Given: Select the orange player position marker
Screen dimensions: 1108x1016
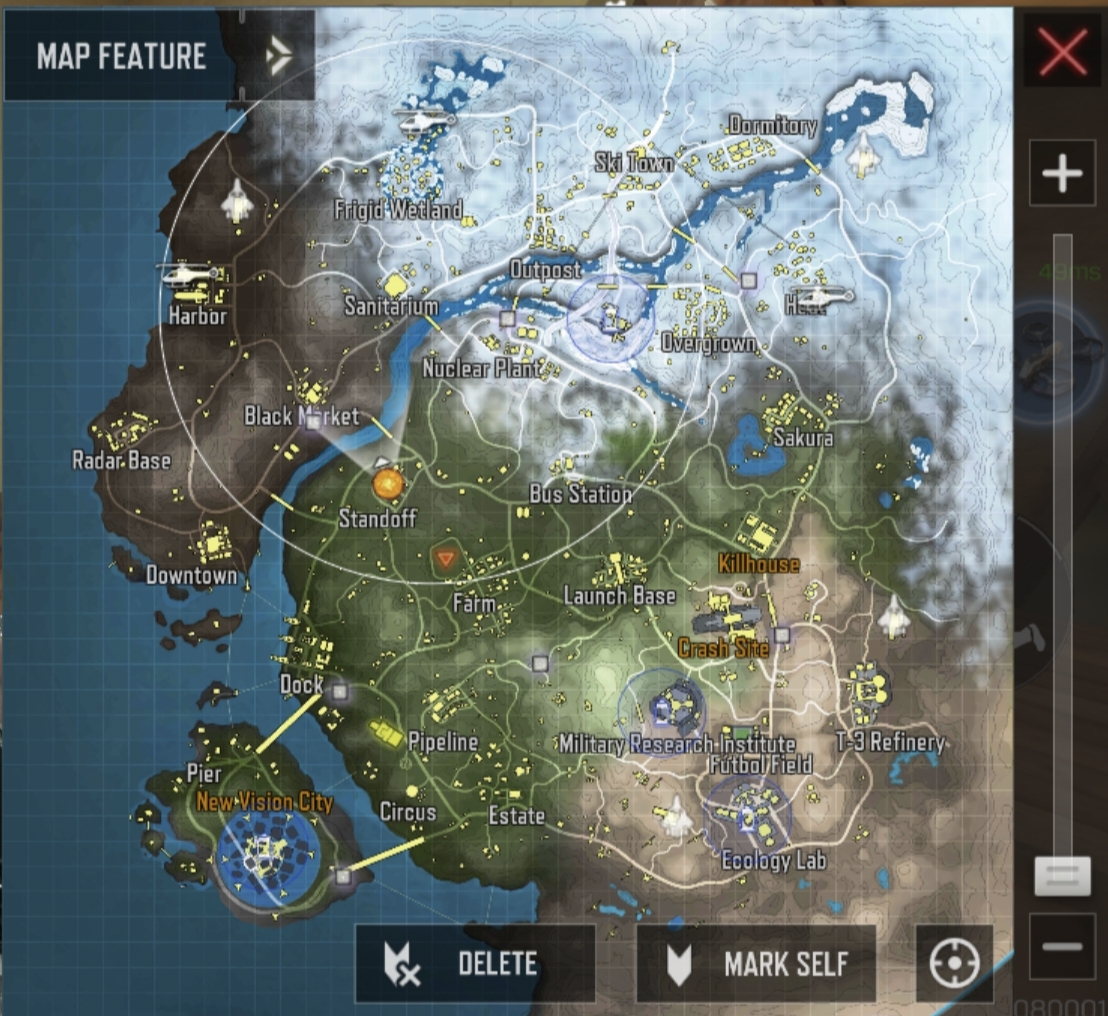Looking at the screenshot, I should pos(387,484).
